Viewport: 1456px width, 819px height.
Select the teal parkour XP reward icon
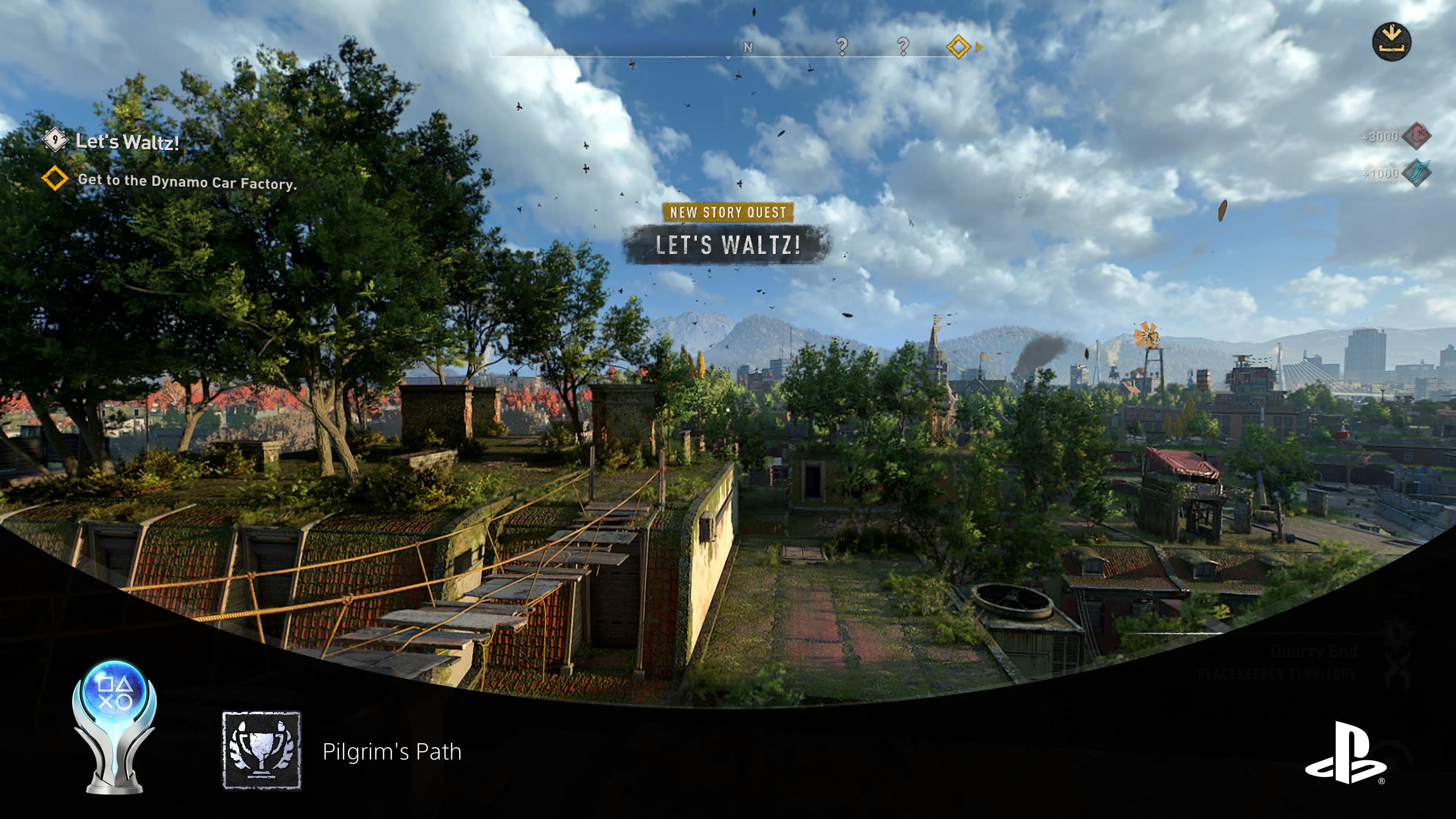coord(1417,173)
